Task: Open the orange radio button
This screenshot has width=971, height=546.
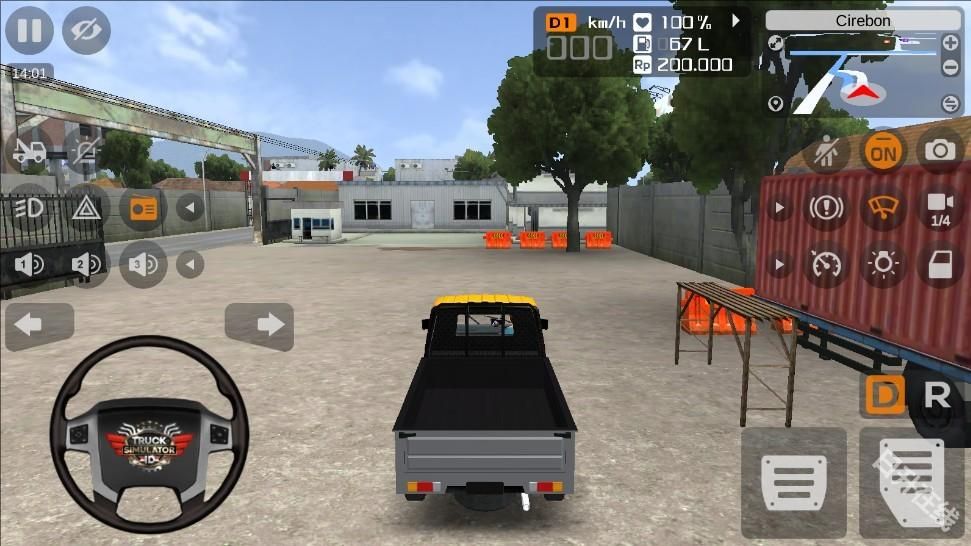Action: click(x=143, y=208)
